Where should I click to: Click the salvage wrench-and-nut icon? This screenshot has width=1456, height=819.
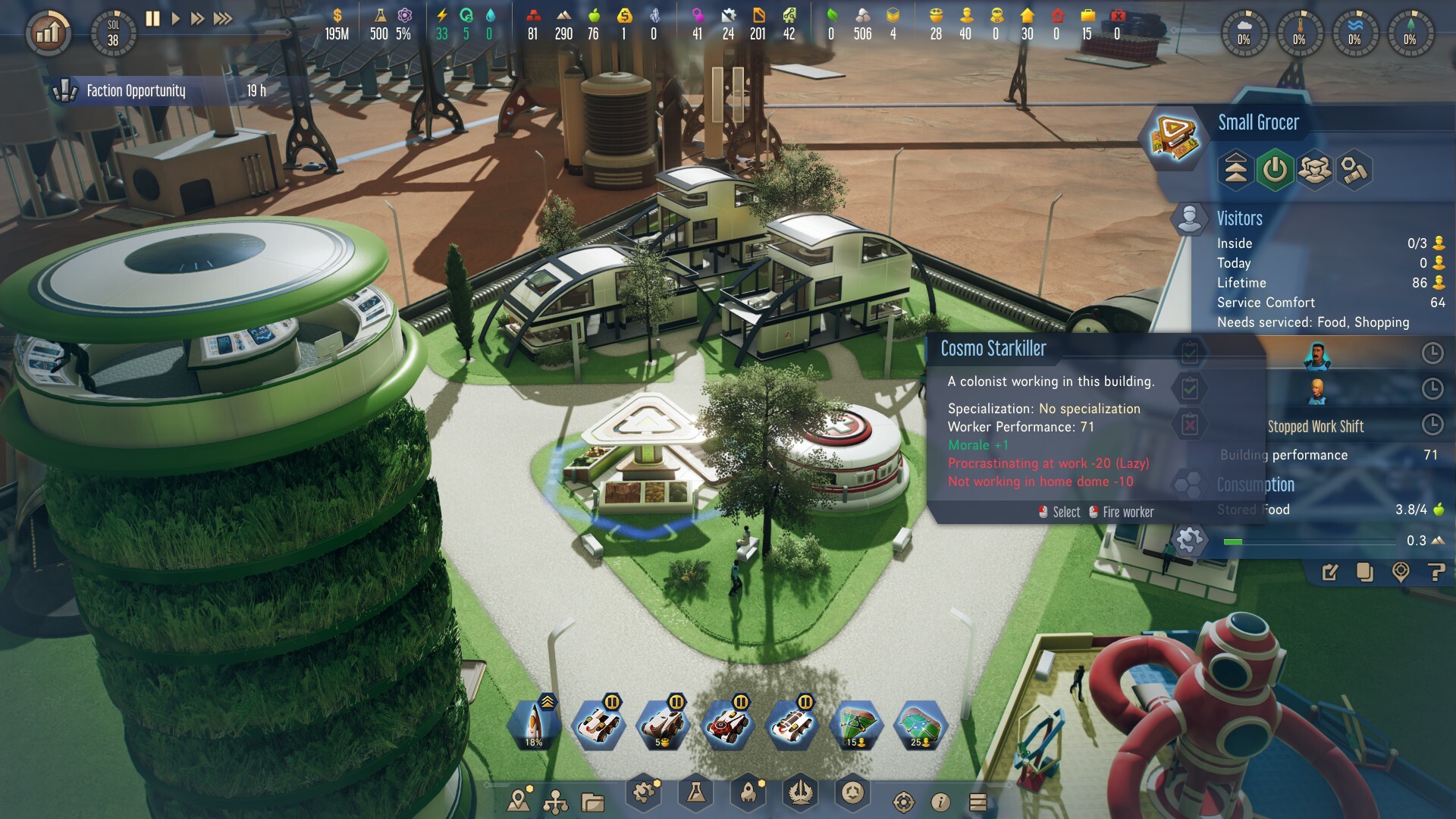click(x=1354, y=169)
